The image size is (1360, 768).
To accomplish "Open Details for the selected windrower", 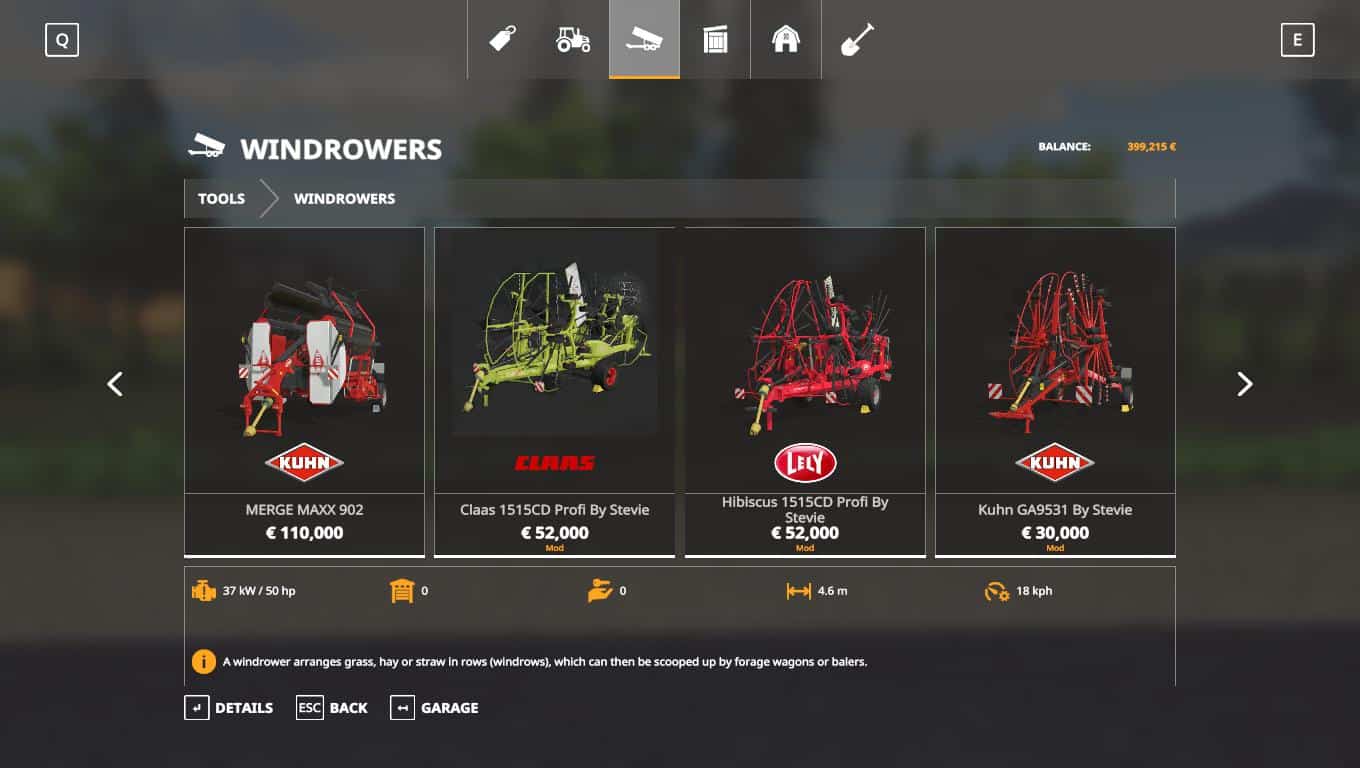I will pyautogui.click(x=229, y=708).
